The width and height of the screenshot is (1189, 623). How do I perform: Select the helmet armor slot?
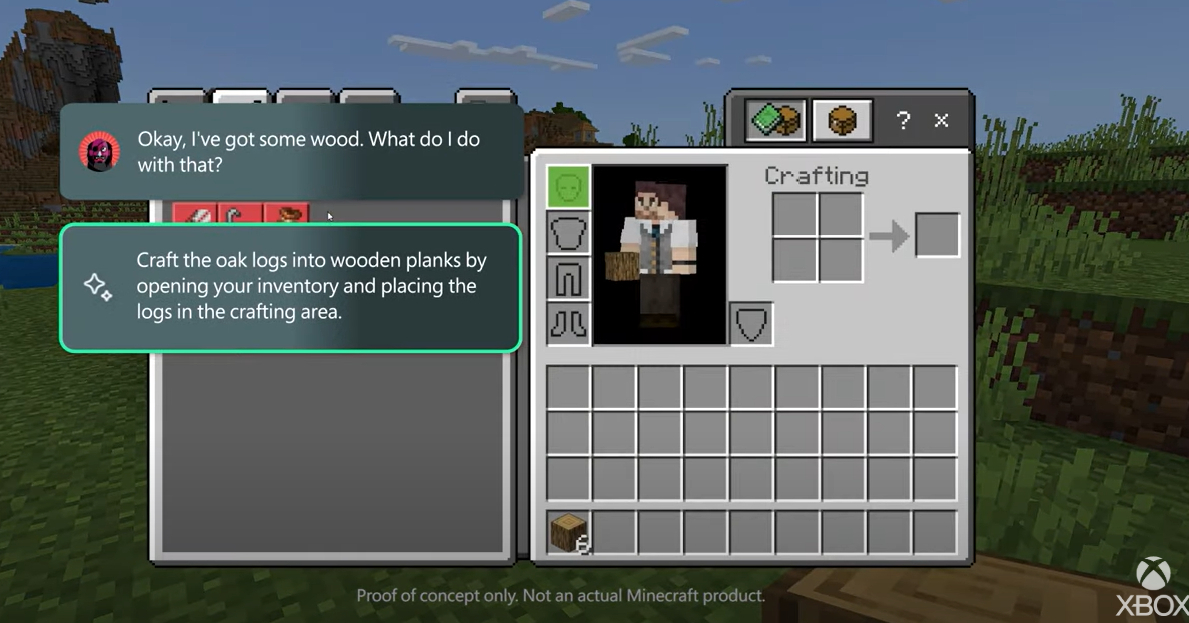568,188
